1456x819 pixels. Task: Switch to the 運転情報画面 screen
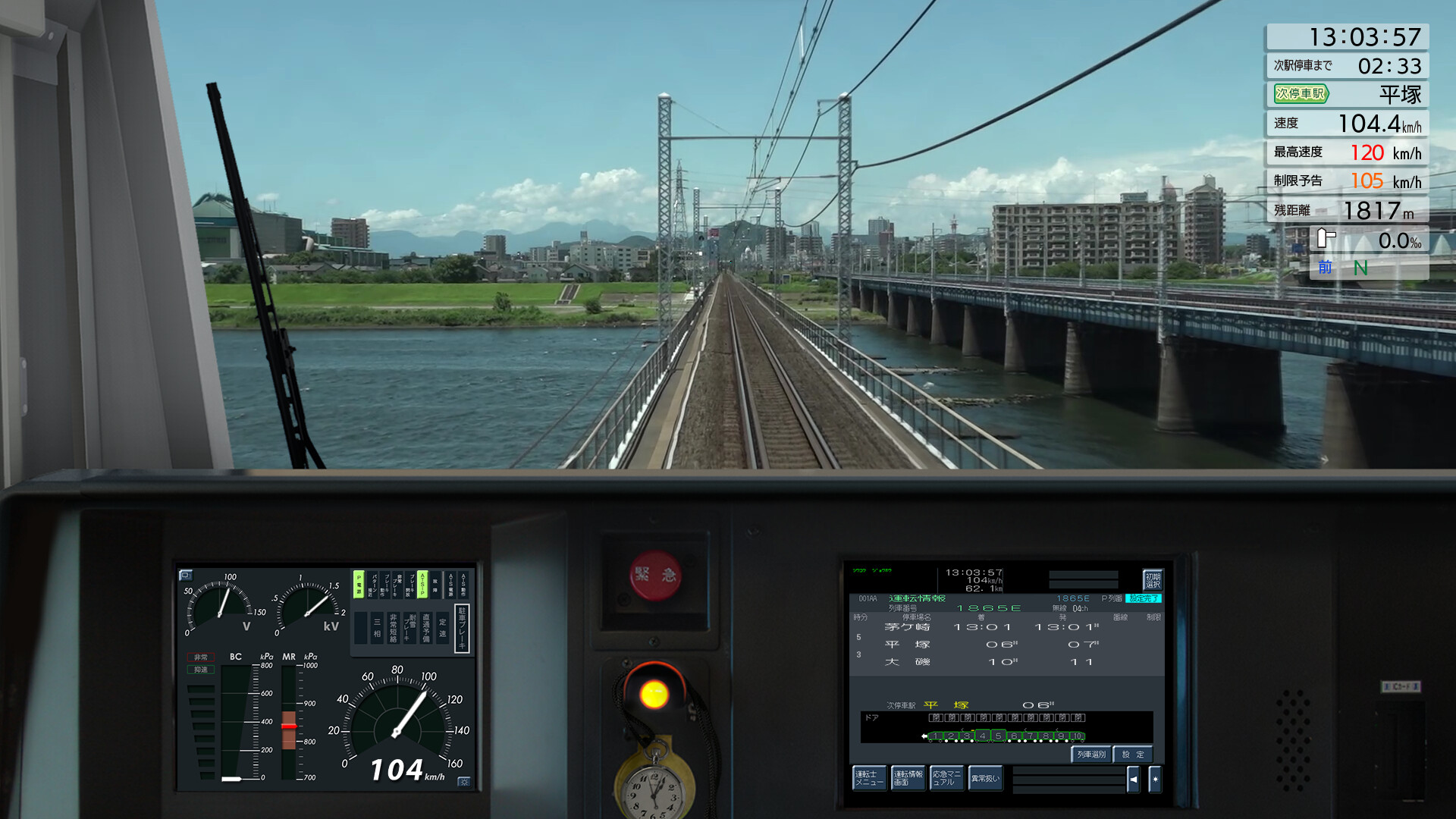(x=908, y=778)
